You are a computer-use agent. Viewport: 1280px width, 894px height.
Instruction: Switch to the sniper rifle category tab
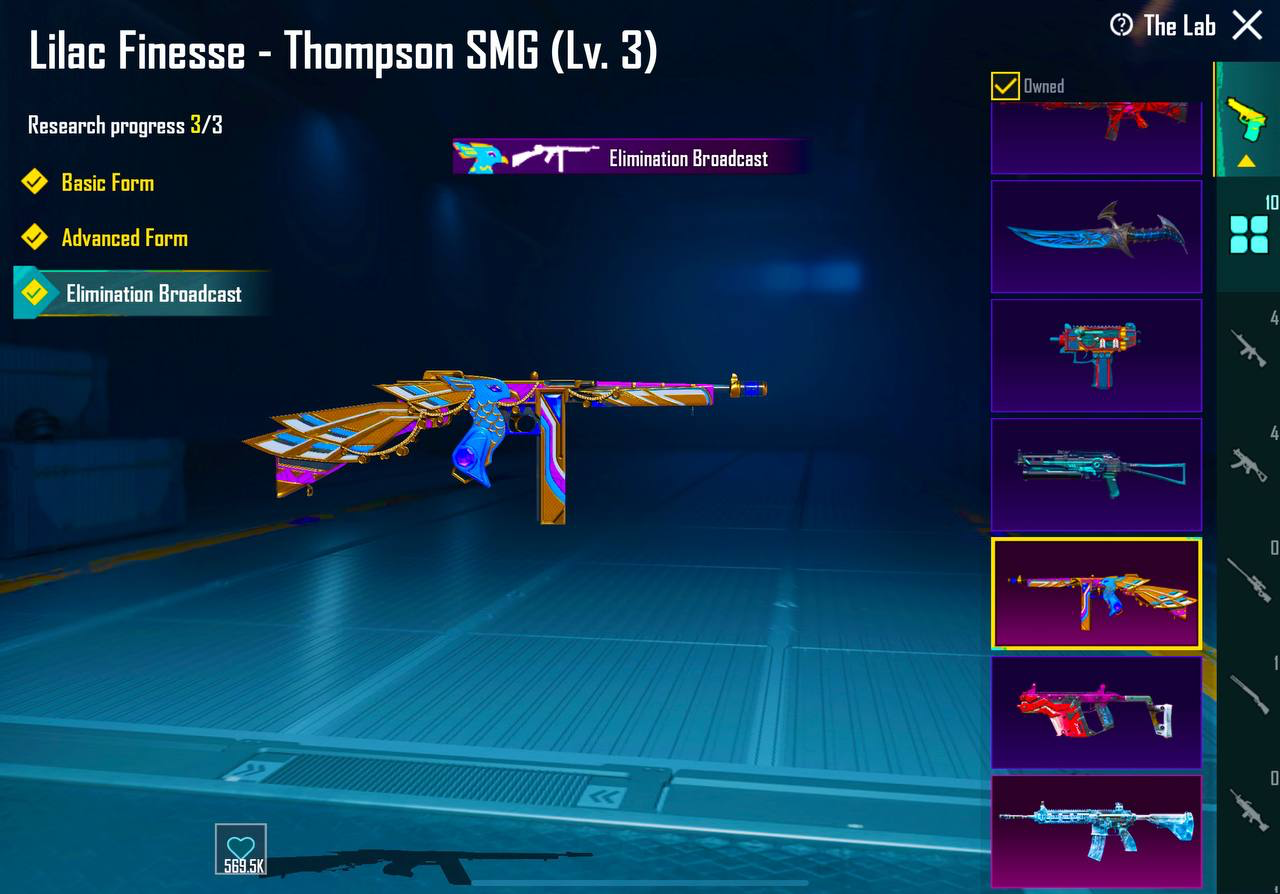tap(1248, 578)
